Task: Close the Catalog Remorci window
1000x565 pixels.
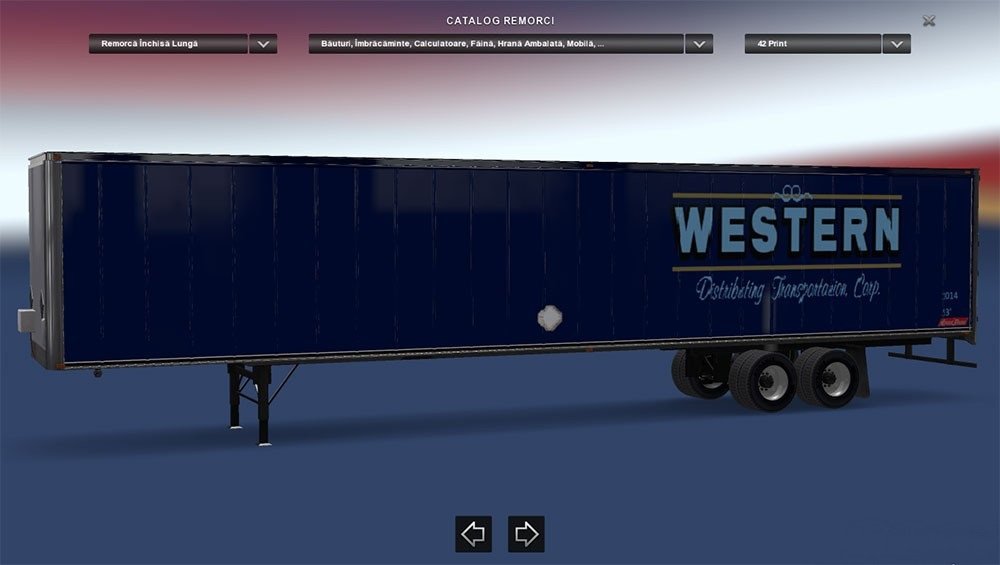Action: pos(929,21)
